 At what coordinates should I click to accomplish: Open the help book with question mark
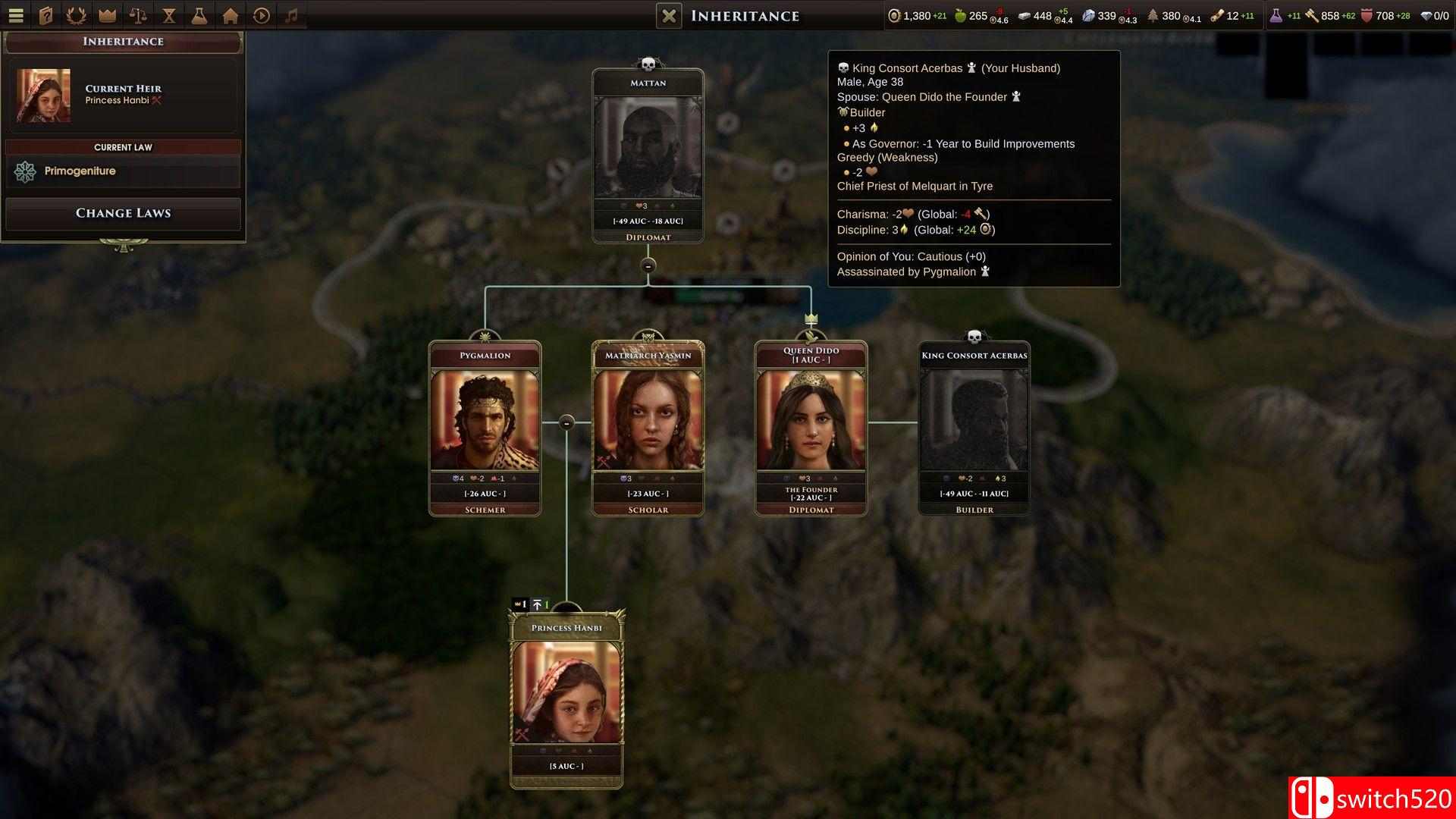pos(46,15)
